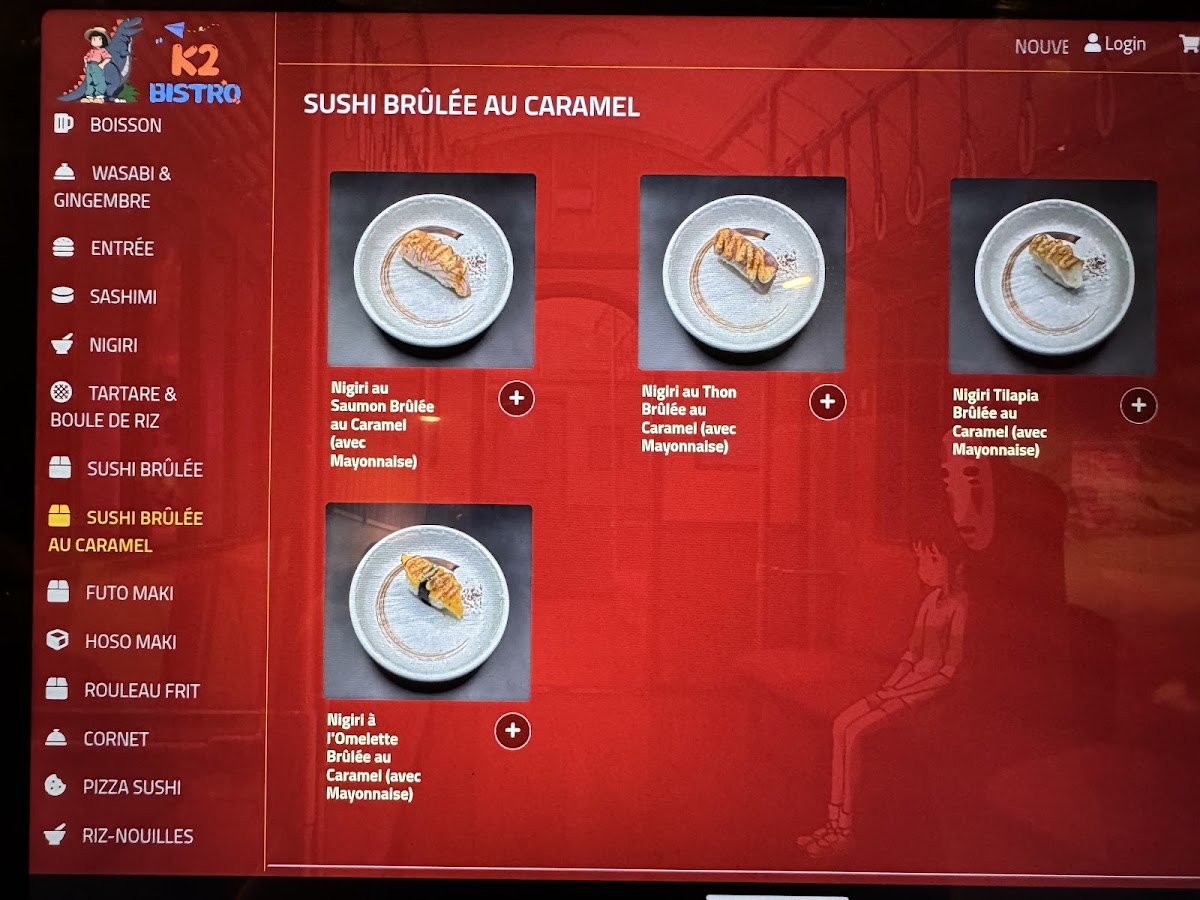Select the Hoso Maki category
This screenshot has width=1200, height=900.
[130, 642]
